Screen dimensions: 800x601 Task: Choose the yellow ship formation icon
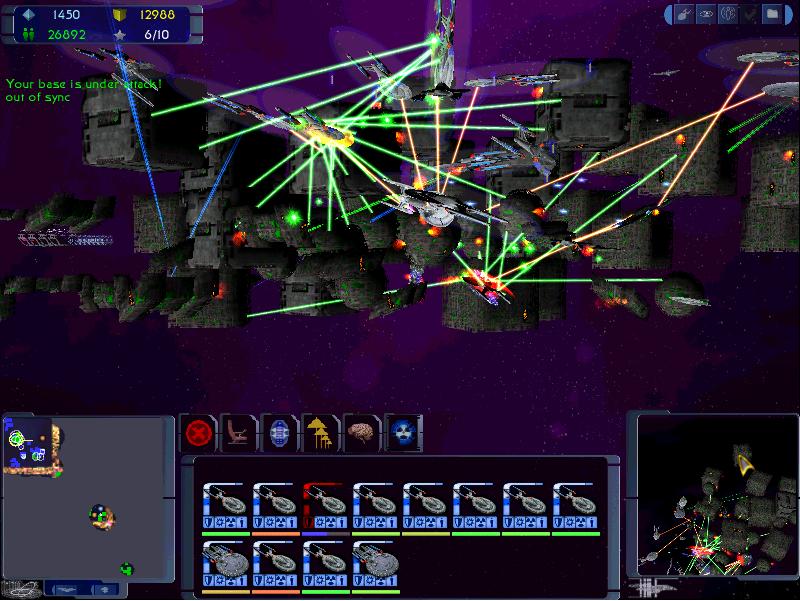[321, 433]
